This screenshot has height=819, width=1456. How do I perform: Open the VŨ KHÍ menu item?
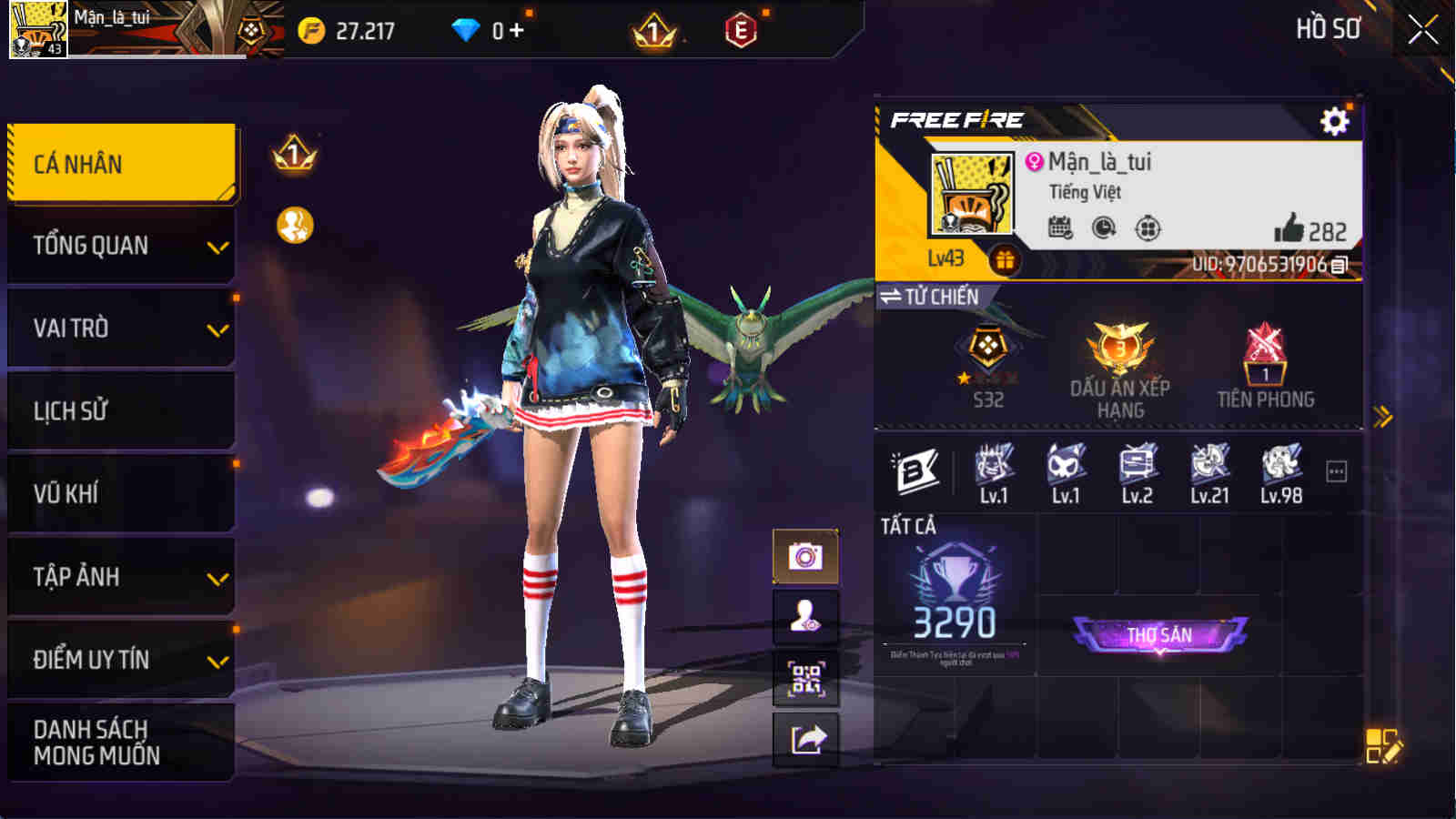tap(121, 494)
